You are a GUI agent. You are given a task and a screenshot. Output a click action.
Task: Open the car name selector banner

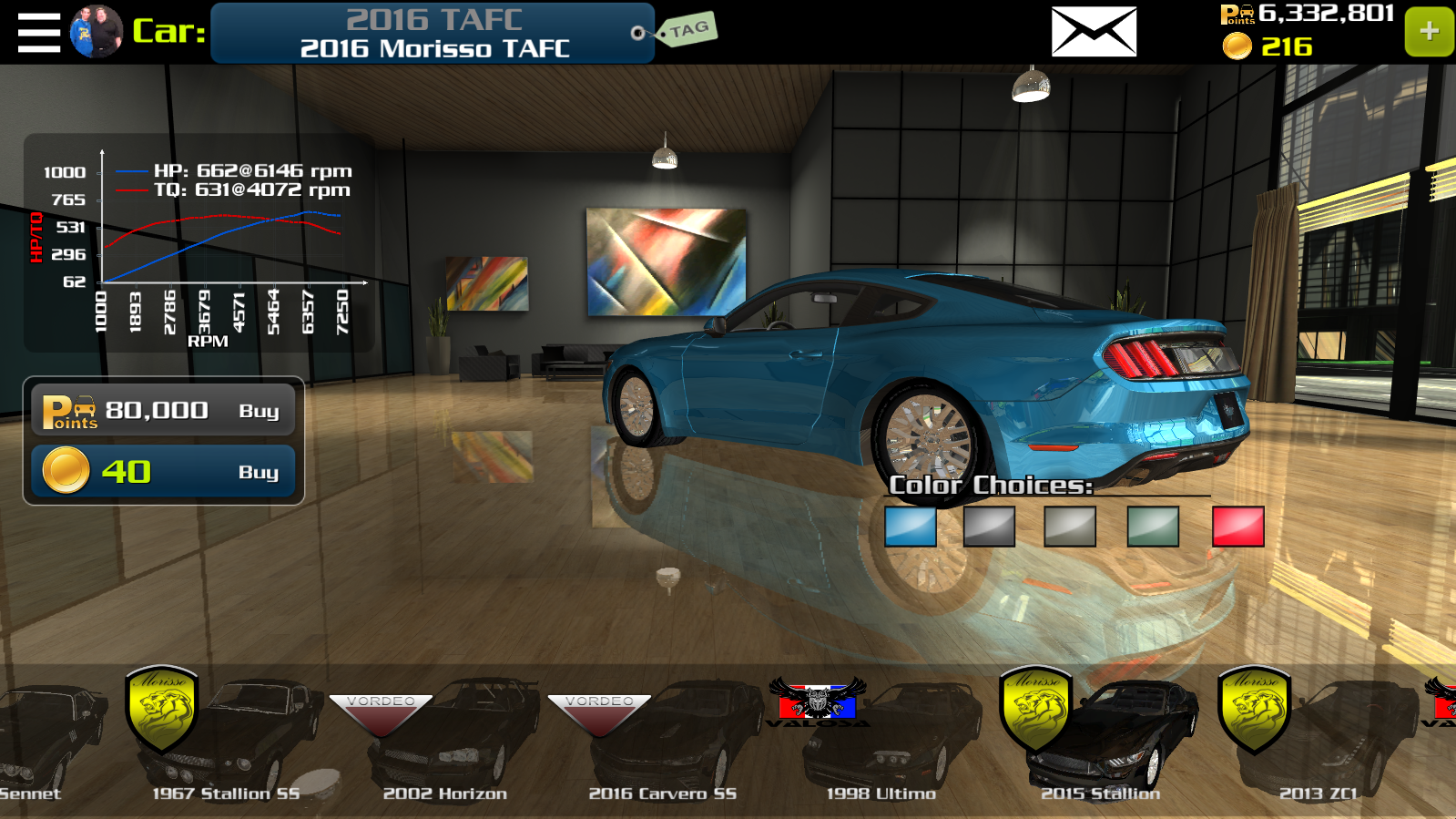click(433, 34)
